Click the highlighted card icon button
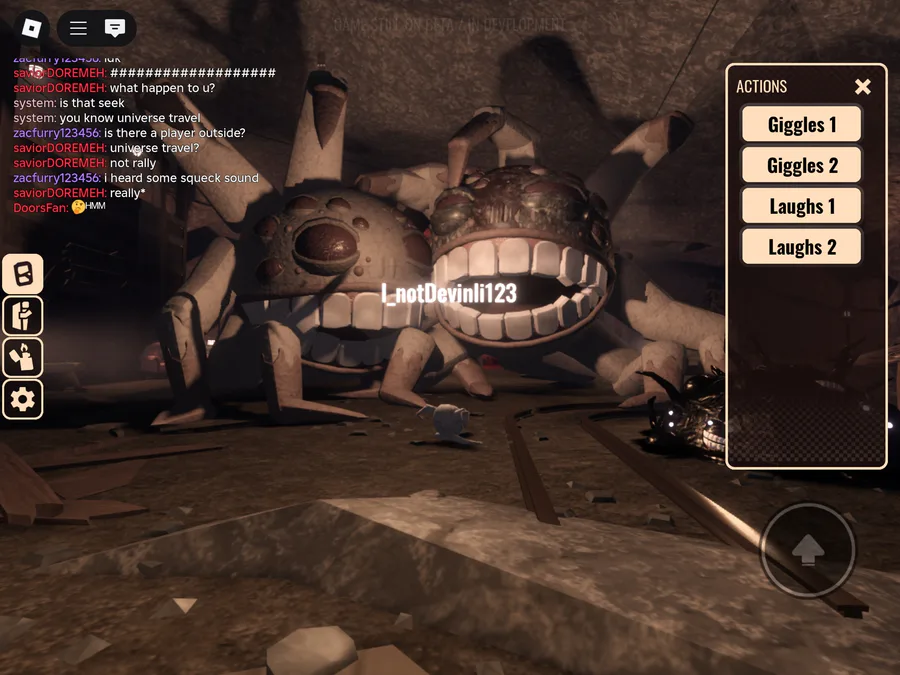 [23, 274]
